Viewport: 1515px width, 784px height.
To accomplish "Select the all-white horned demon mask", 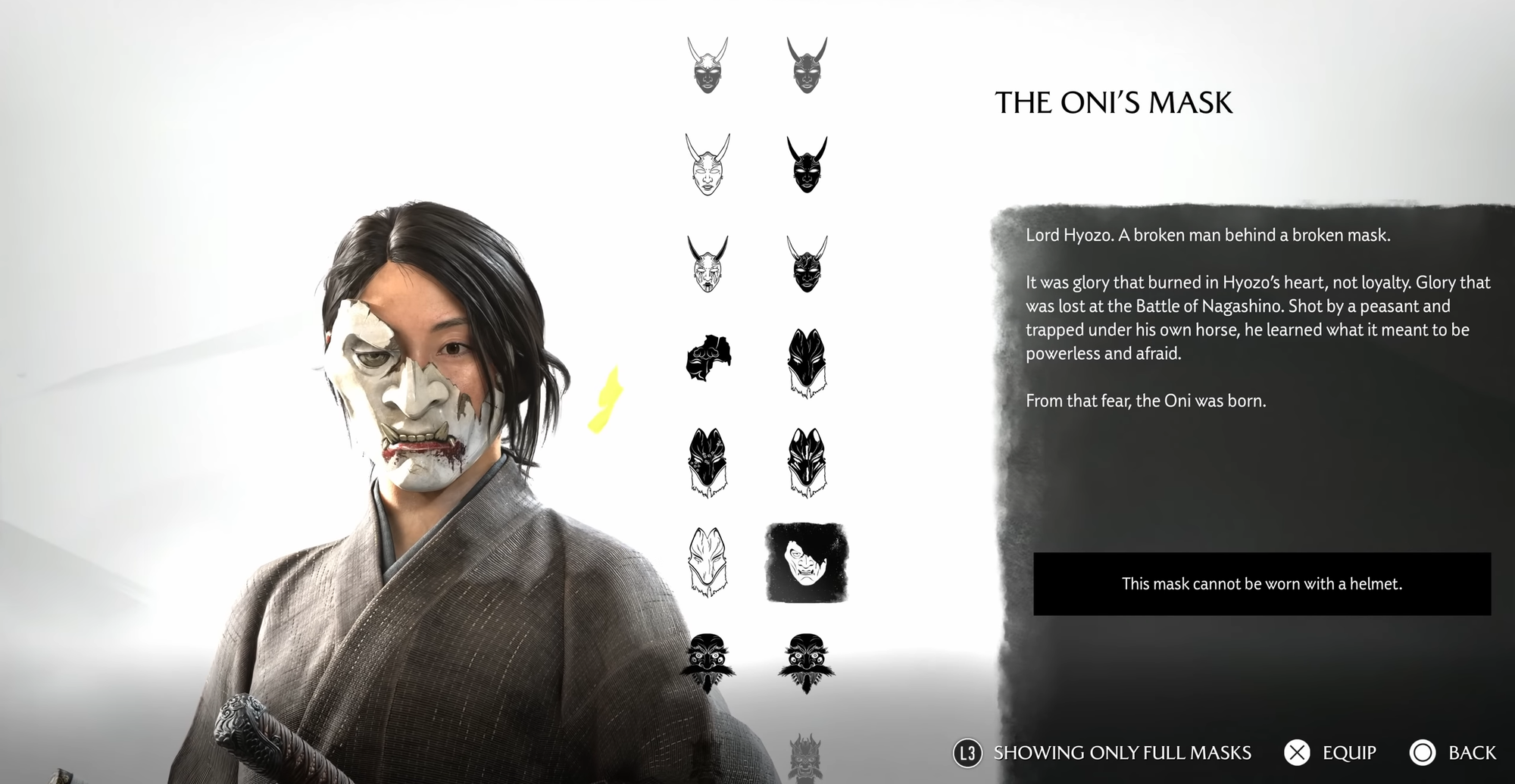I will point(708,165).
